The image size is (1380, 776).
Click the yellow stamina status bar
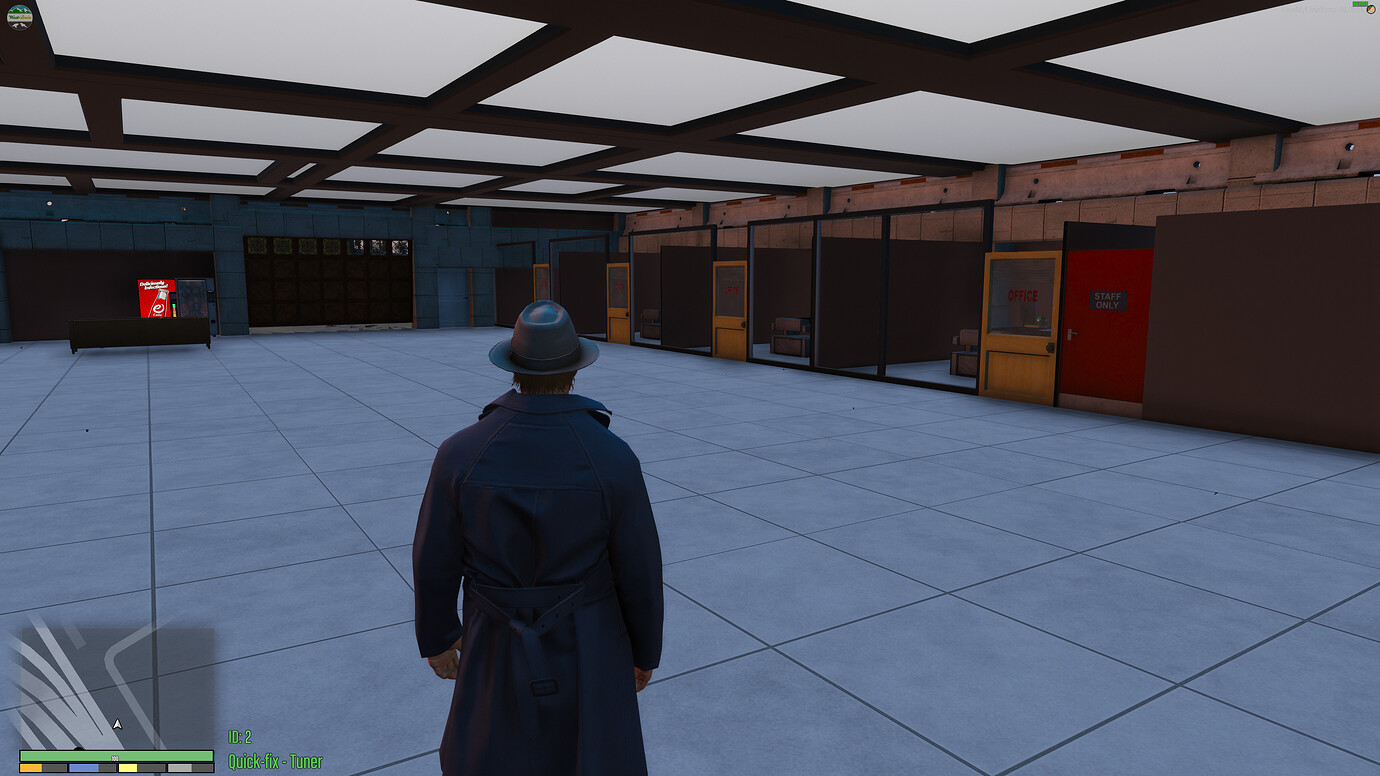pos(127,767)
